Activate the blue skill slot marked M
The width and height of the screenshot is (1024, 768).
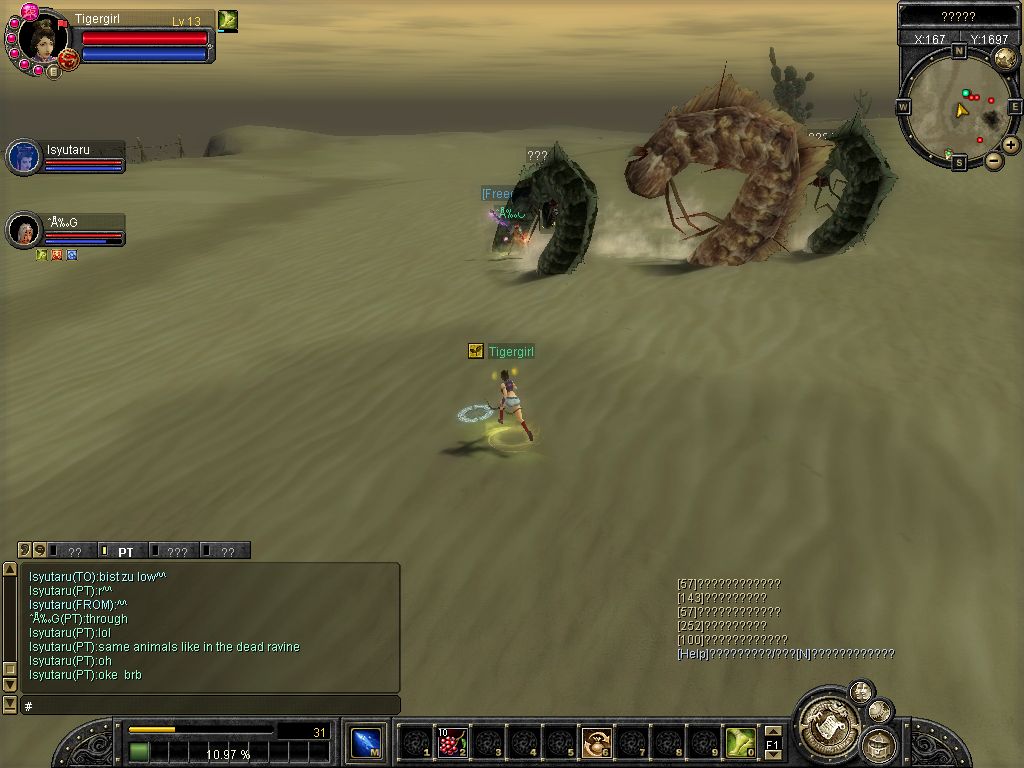point(366,743)
